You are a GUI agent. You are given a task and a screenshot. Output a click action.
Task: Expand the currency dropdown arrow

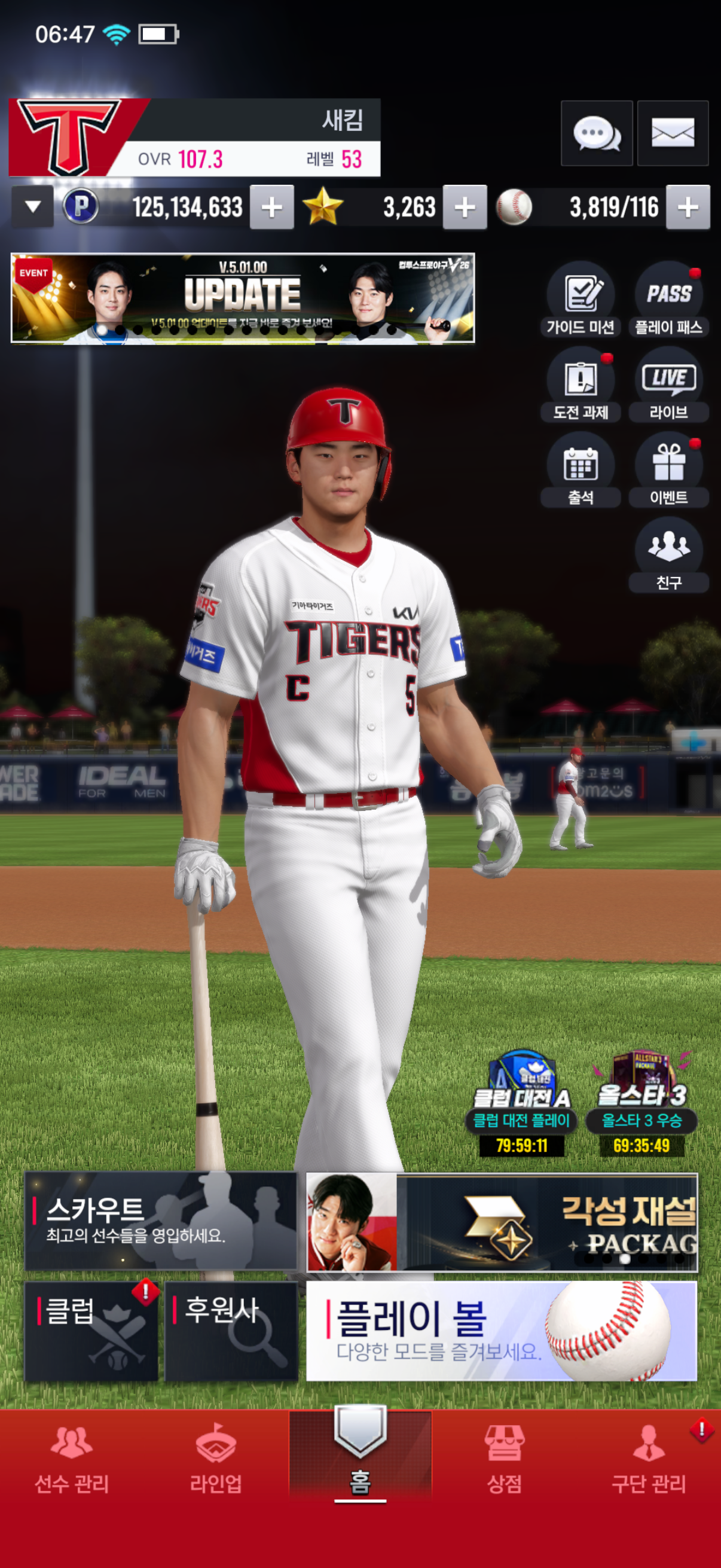(33, 207)
